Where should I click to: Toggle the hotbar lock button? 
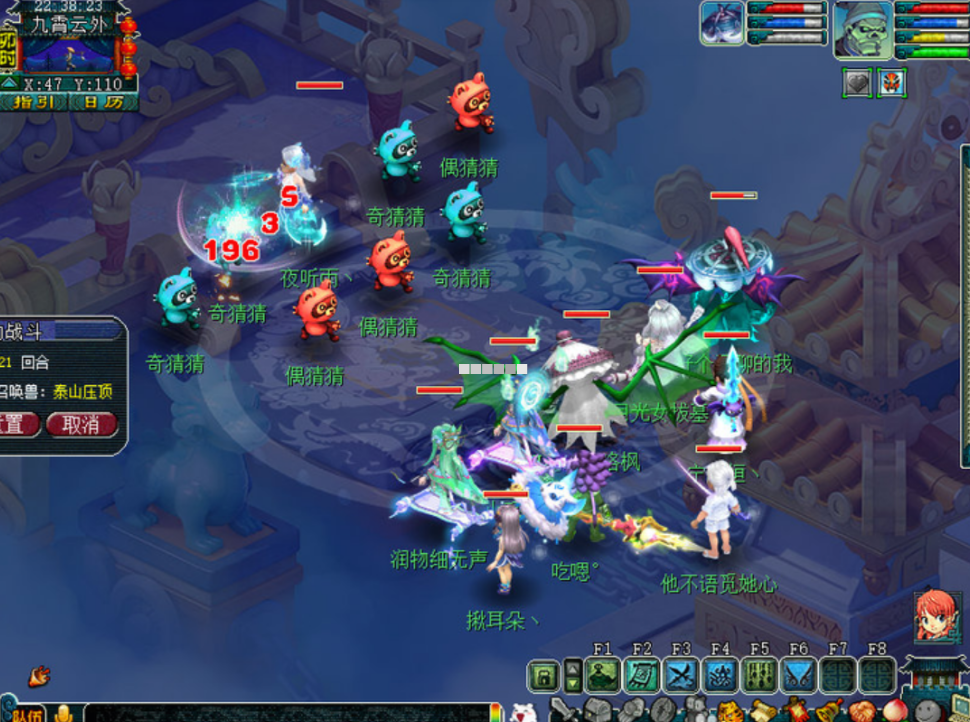pyautogui.click(x=542, y=676)
